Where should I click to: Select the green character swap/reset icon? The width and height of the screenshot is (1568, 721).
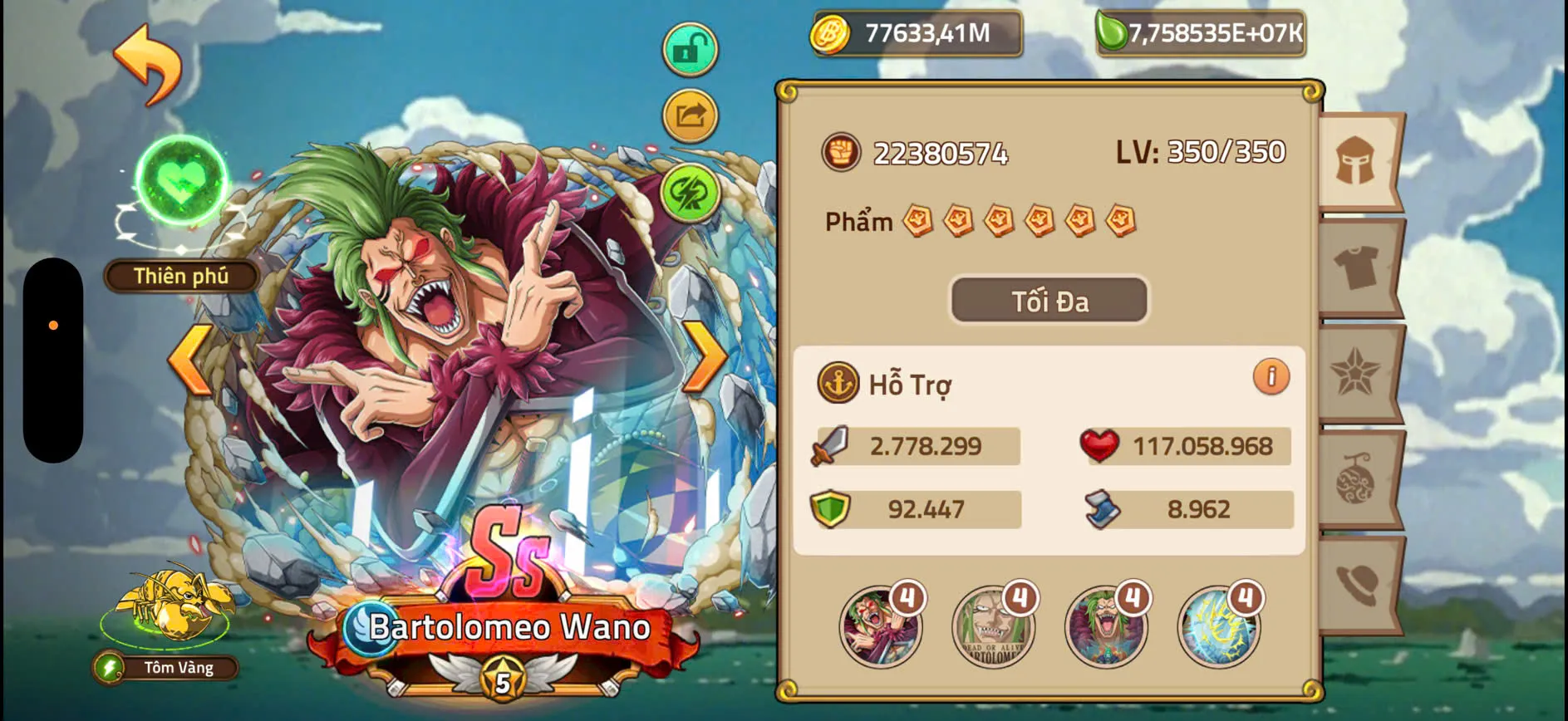click(x=688, y=189)
